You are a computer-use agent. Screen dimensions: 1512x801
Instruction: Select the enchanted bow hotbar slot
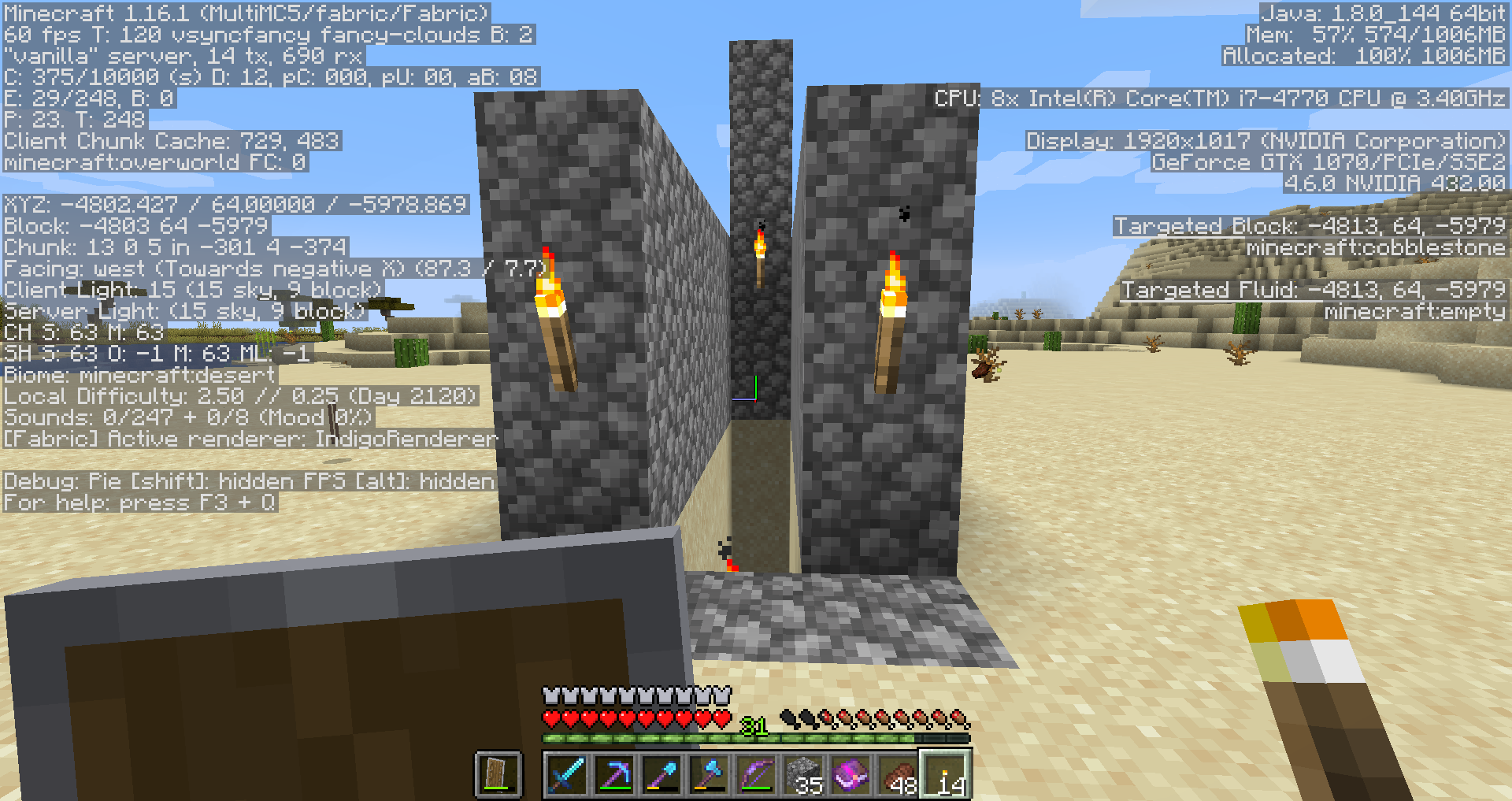coord(756,774)
